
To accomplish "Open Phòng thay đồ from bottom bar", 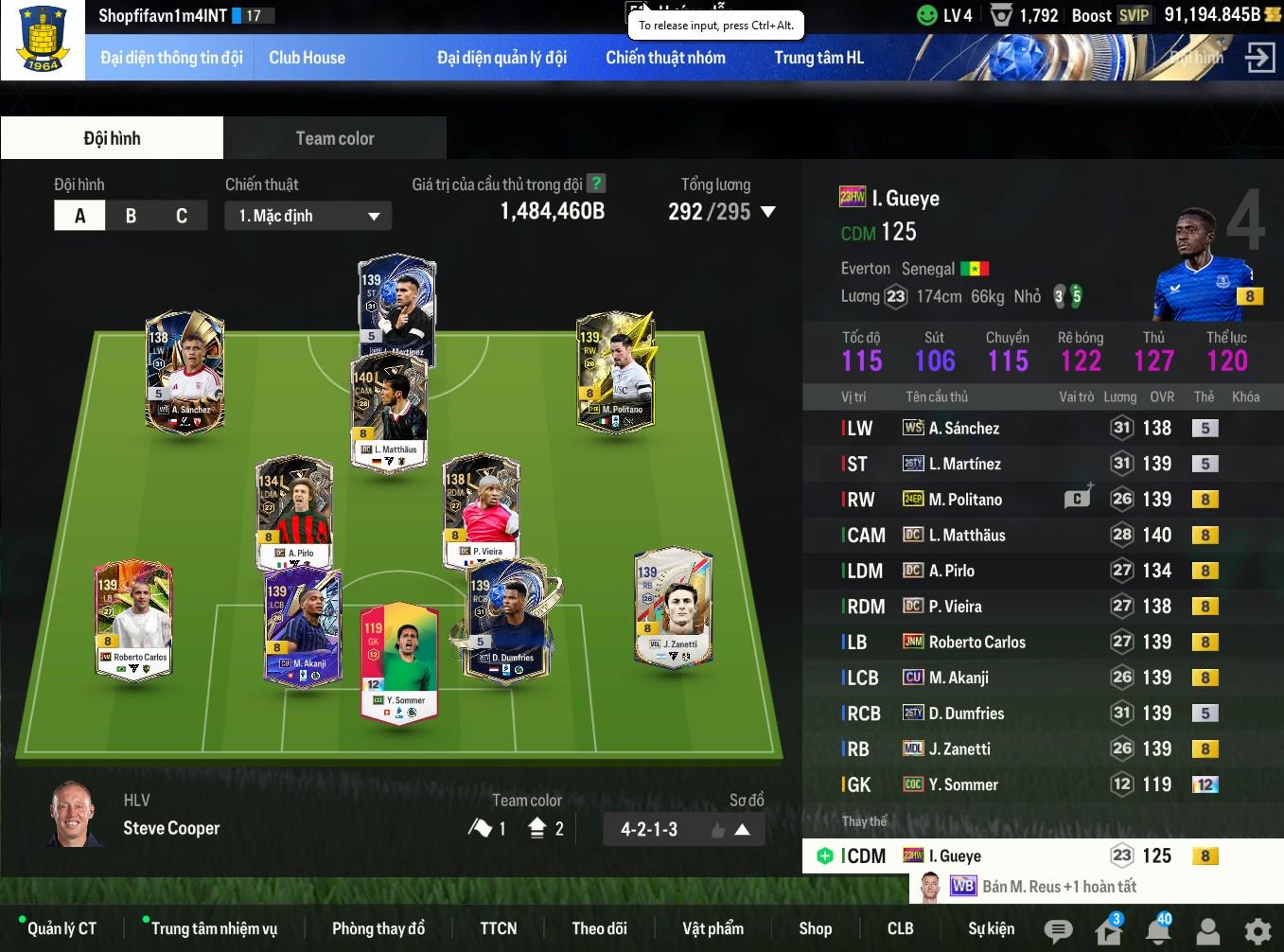I will tap(378, 929).
